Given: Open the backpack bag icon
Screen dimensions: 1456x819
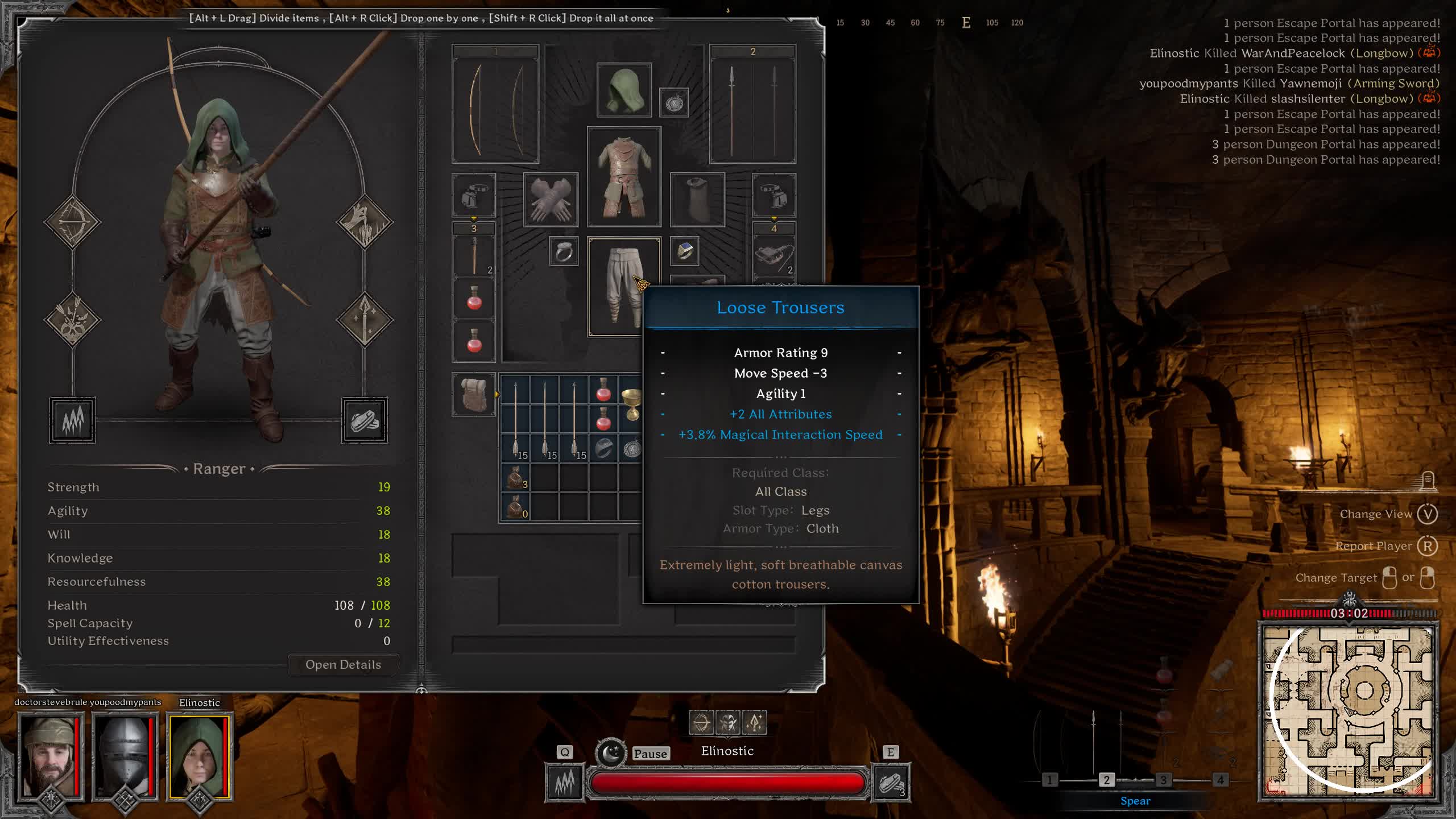Looking at the screenshot, I should tap(474, 394).
